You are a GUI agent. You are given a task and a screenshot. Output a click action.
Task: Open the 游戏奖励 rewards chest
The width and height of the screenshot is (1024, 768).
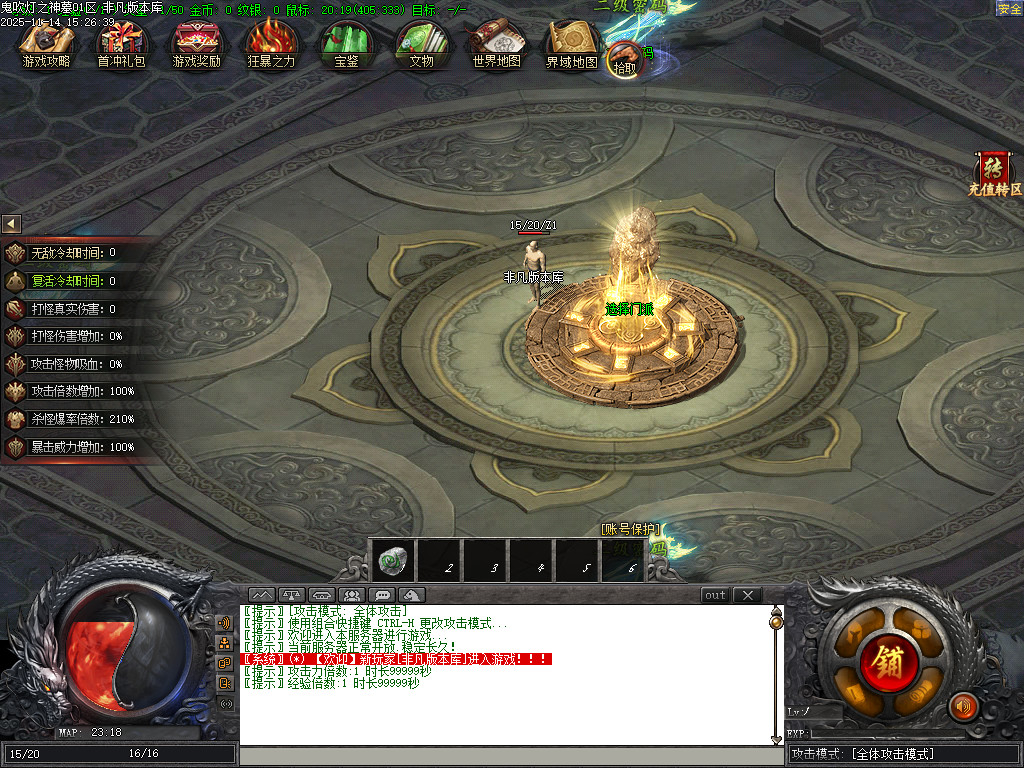click(x=197, y=45)
